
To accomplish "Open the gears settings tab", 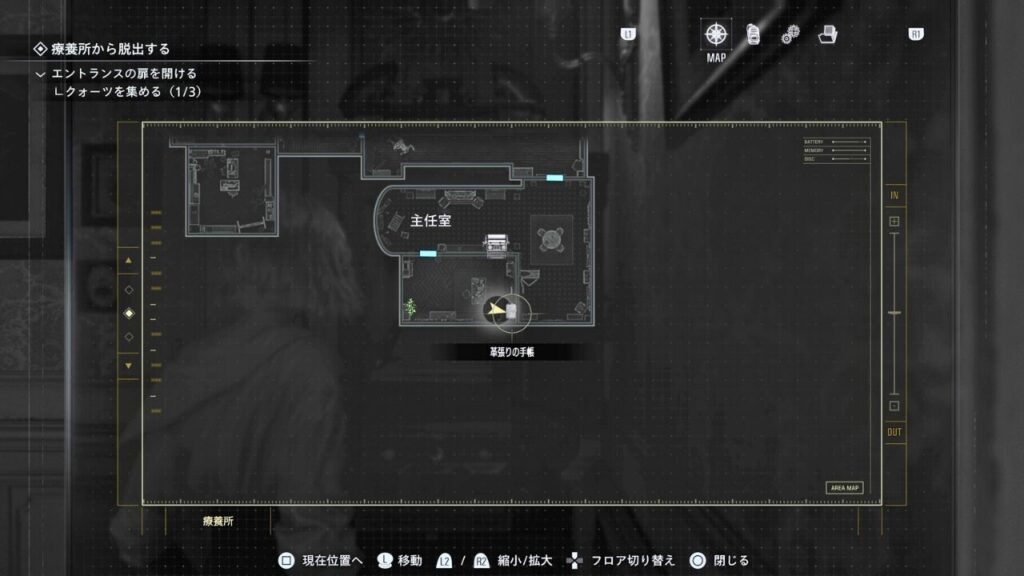I will 790,34.
